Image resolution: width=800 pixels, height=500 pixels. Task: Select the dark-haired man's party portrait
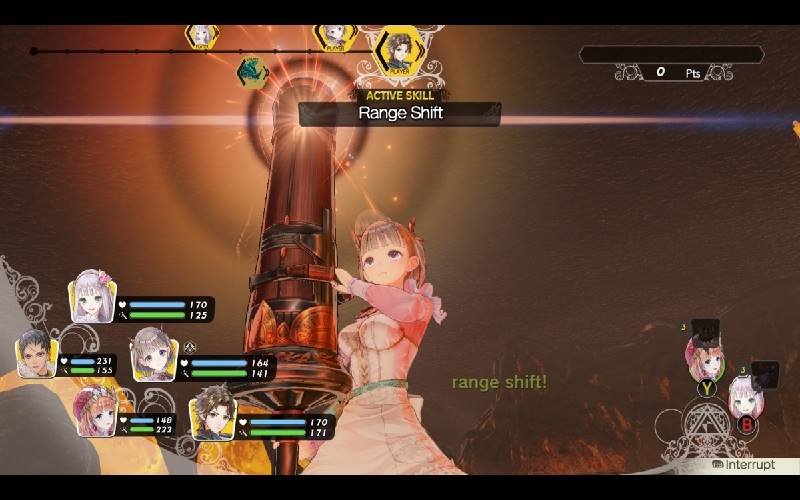36,355
